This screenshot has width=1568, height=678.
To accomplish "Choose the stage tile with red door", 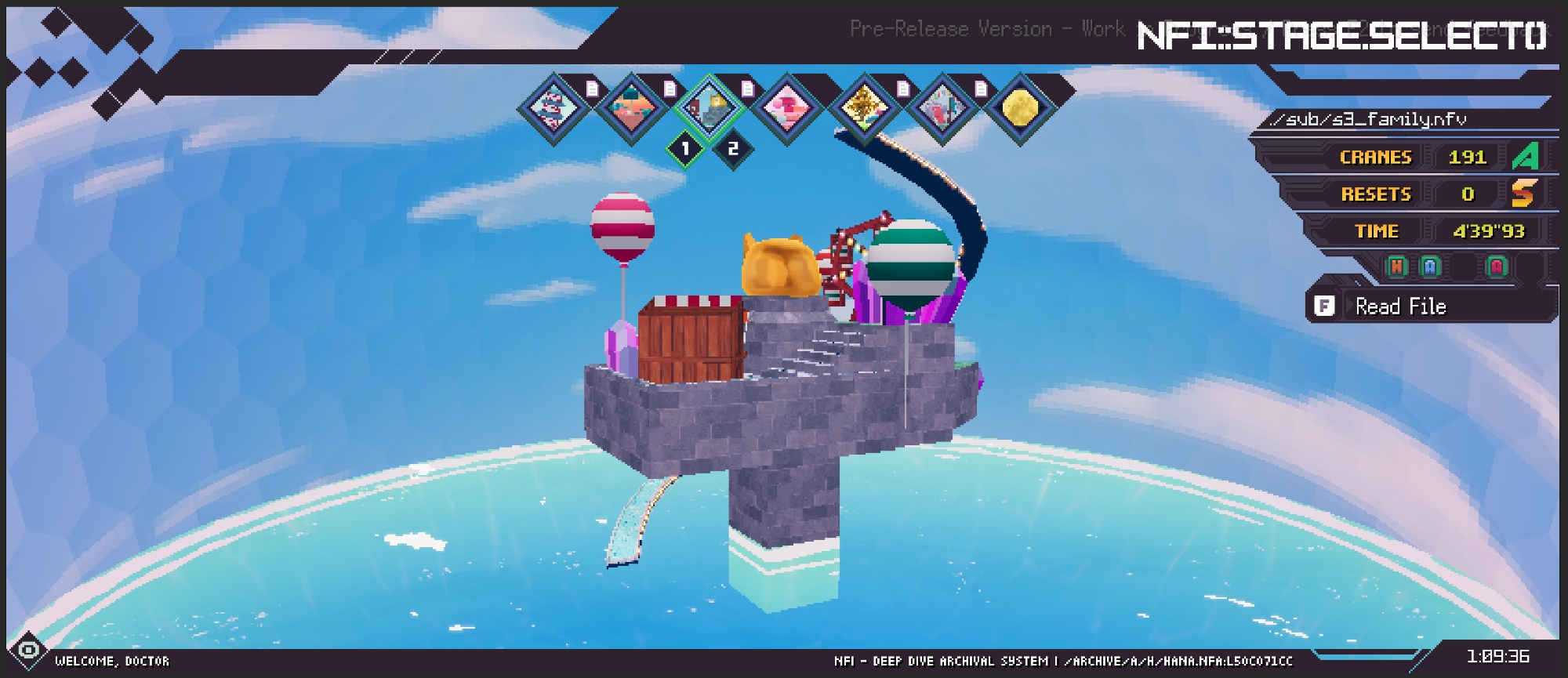I will coord(942,108).
